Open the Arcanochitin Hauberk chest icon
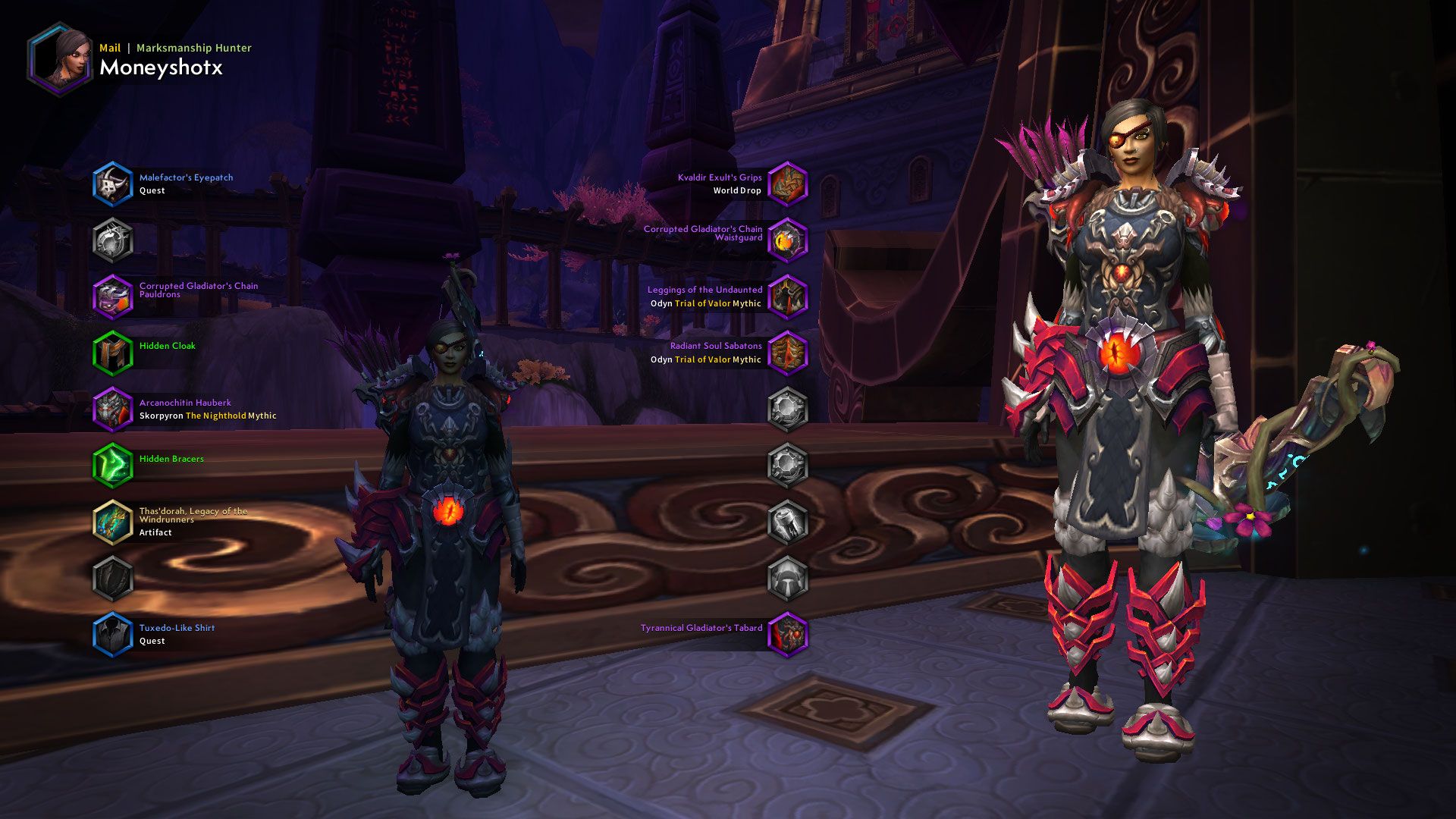This screenshot has height=819, width=1456. coord(114,409)
